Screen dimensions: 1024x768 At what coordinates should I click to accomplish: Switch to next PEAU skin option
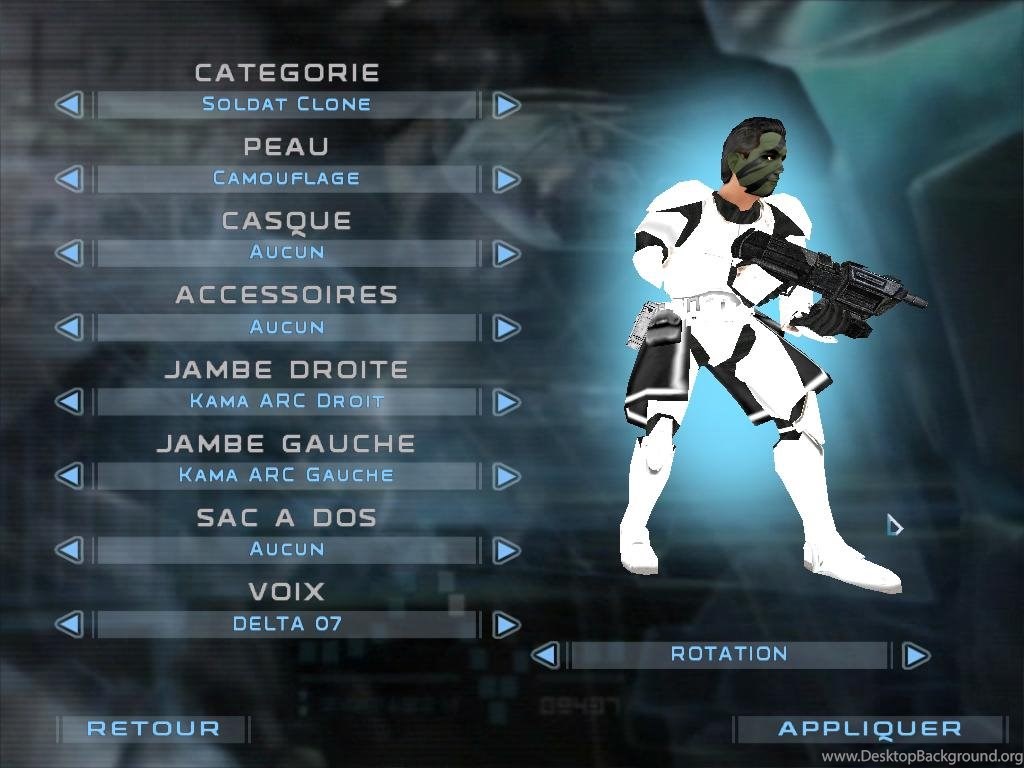tap(506, 179)
